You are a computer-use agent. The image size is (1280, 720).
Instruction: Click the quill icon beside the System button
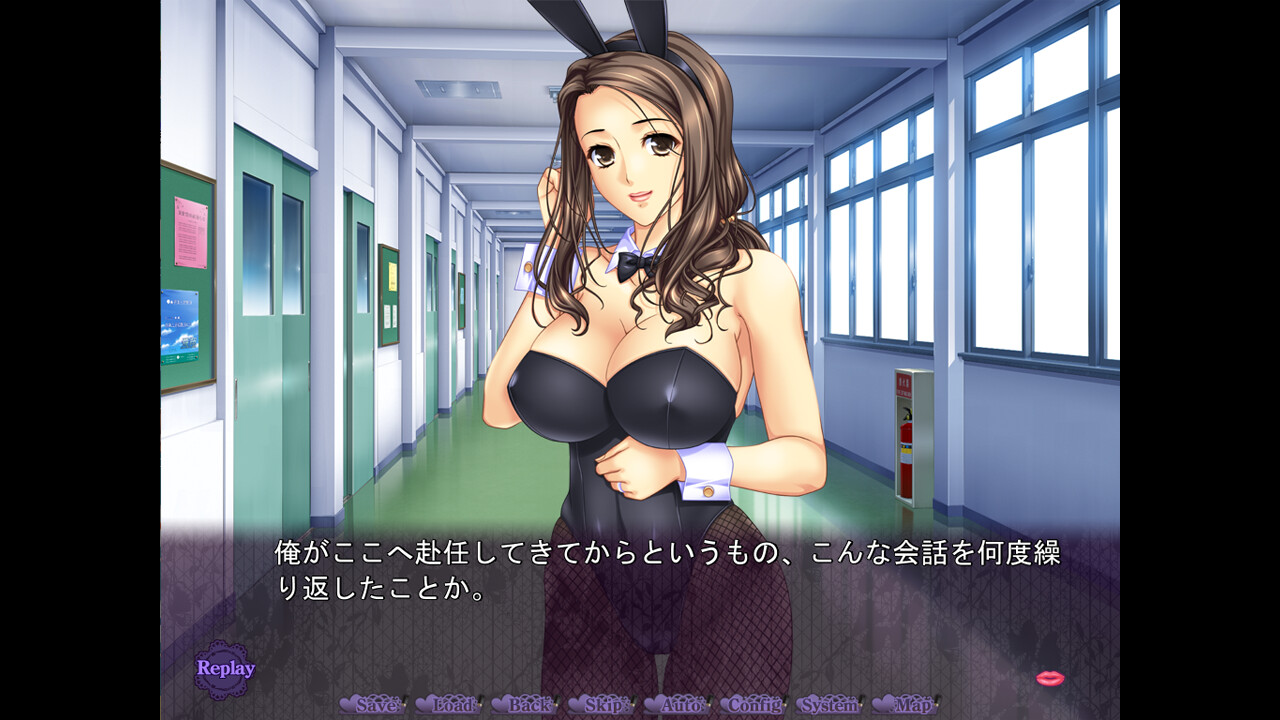coord(862,702)
